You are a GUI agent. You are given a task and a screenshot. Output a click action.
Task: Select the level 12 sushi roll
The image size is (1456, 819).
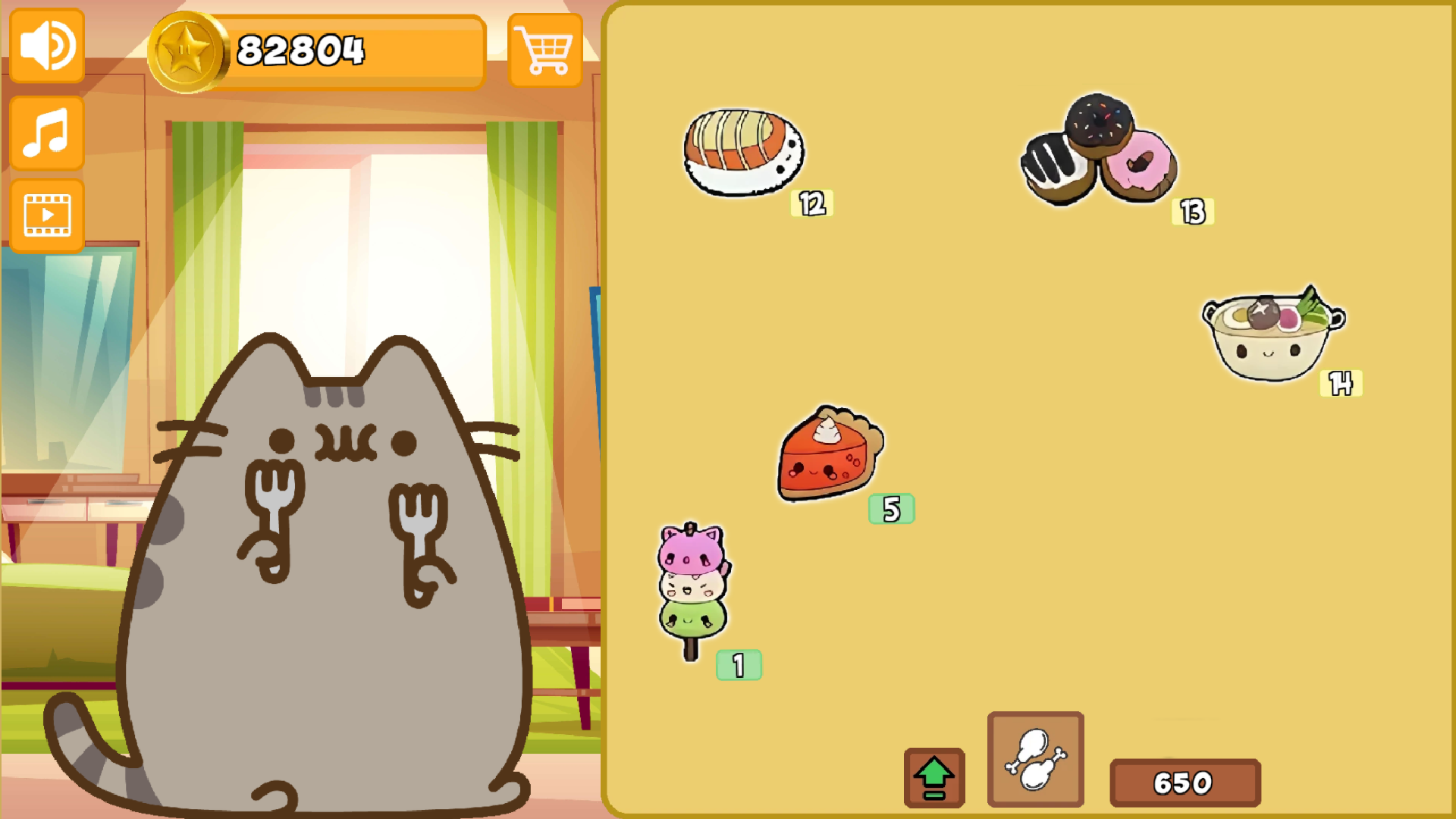(743, 152)
